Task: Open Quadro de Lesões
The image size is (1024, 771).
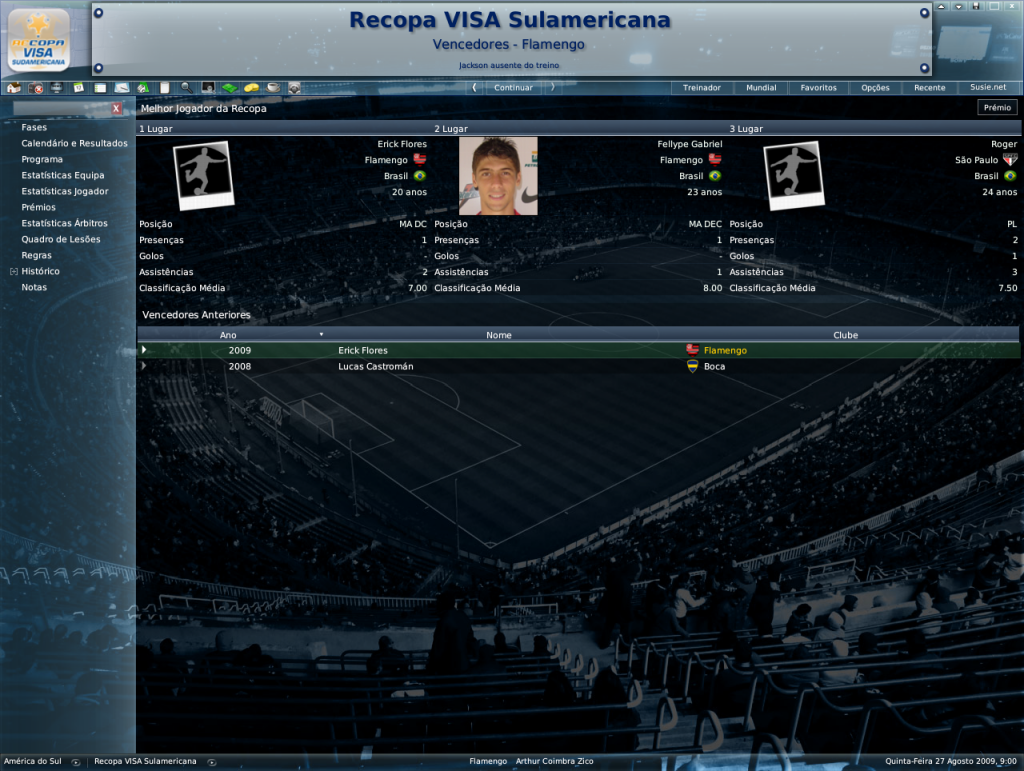Action: [61, 240]
